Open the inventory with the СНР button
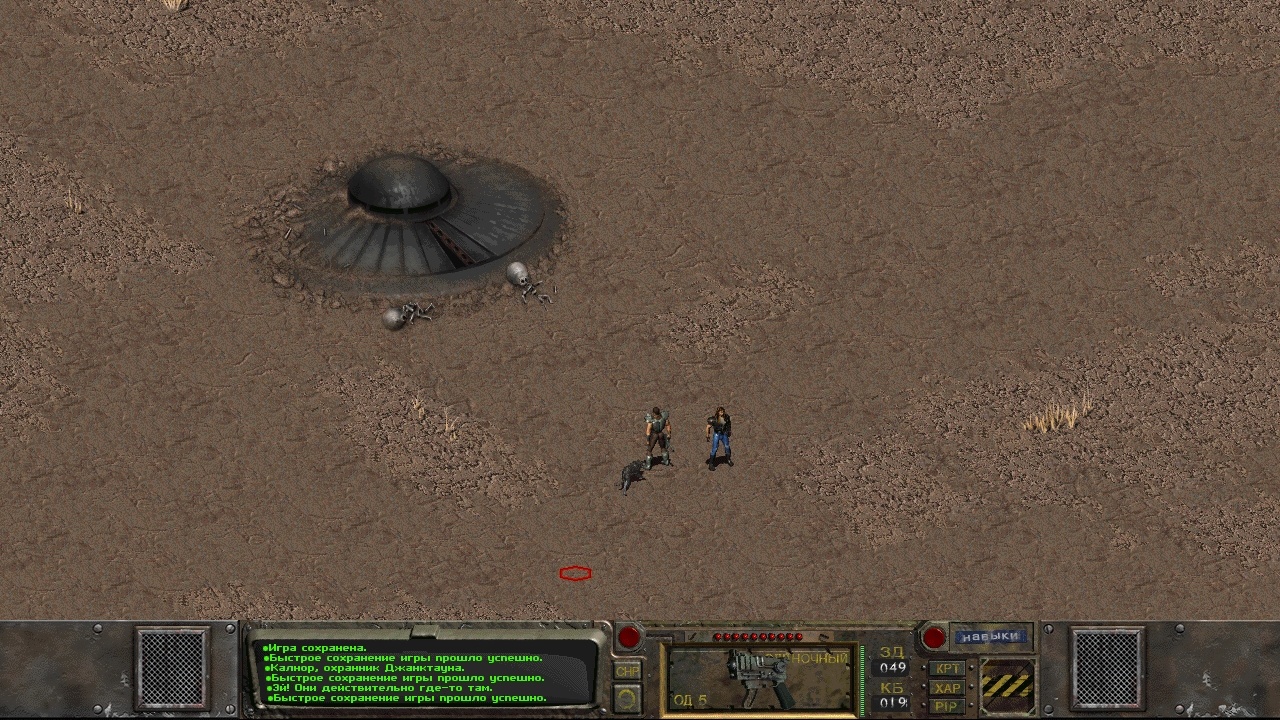This screenshot has width=1280, height=720. pyautogui.click(x=627, y=671)
